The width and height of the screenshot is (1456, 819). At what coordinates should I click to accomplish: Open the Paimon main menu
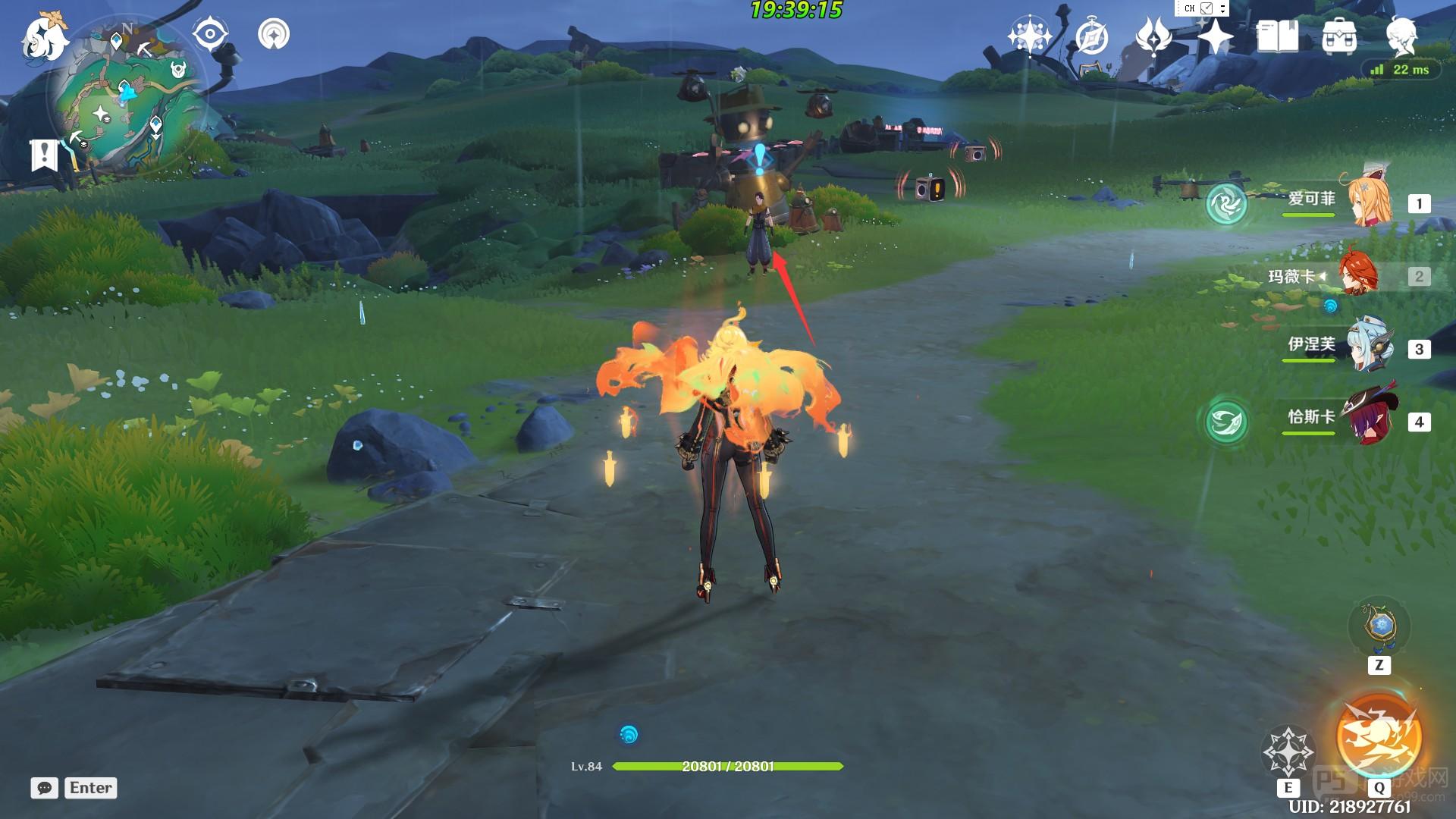[43, 36]
